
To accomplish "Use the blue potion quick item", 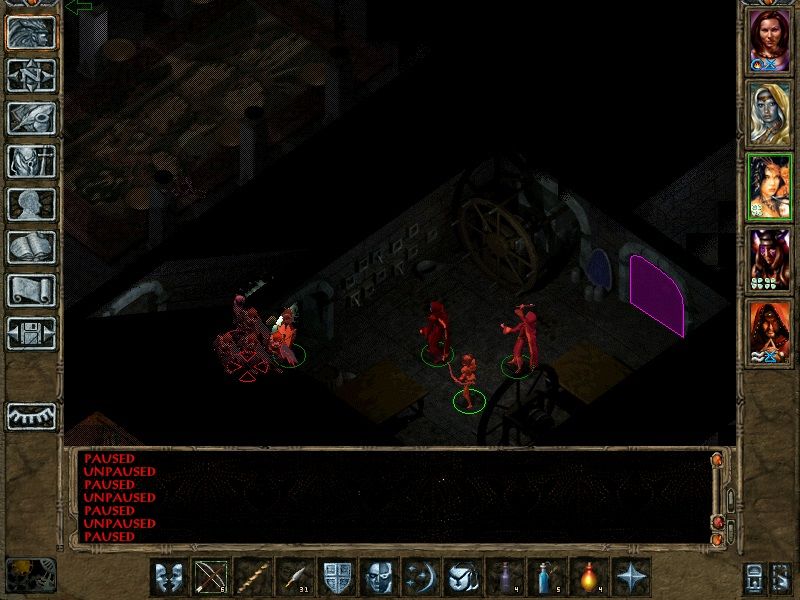I will point(548,578).
